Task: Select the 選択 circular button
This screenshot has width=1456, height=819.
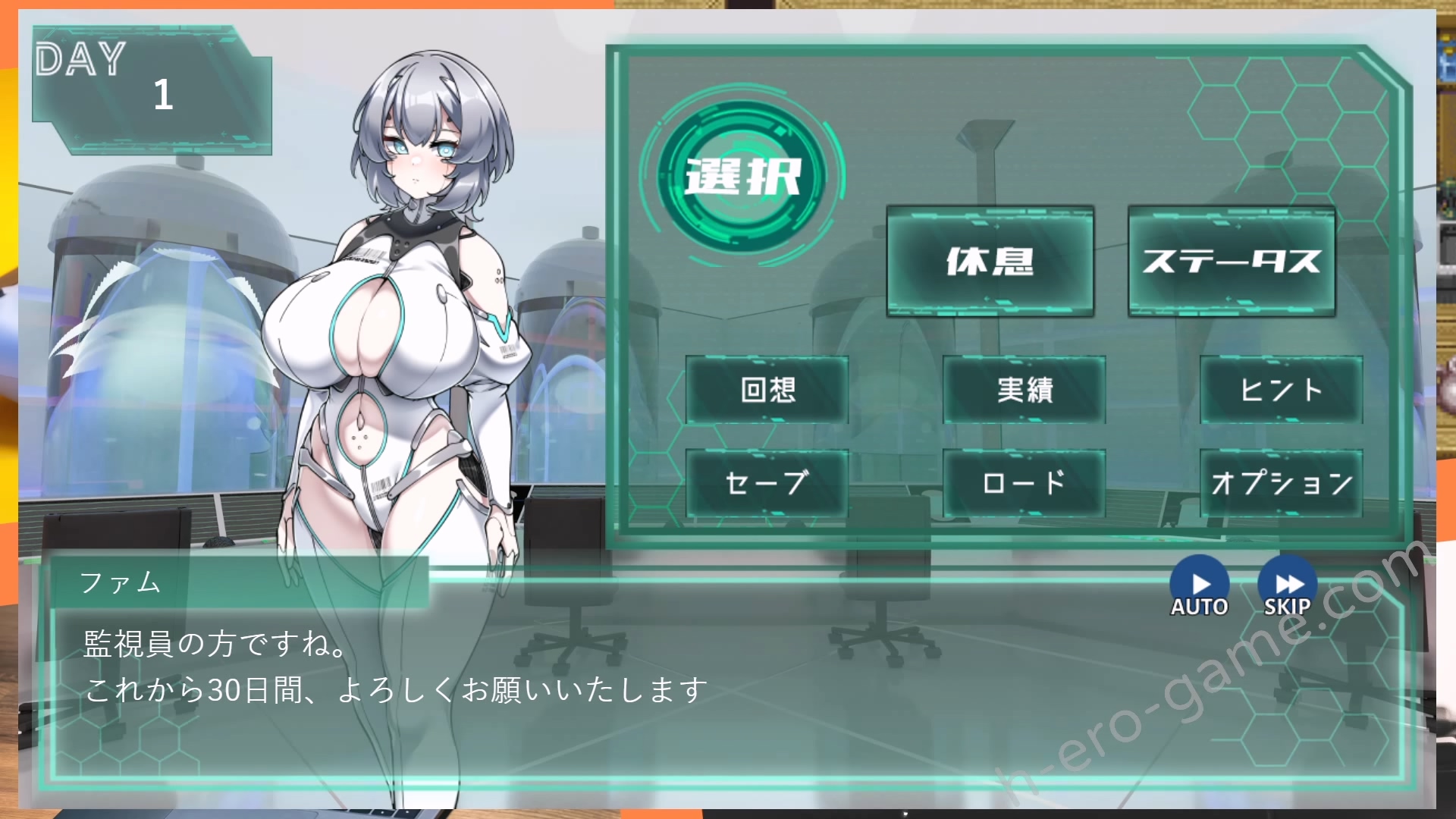Action: click(x=742, y=176)
